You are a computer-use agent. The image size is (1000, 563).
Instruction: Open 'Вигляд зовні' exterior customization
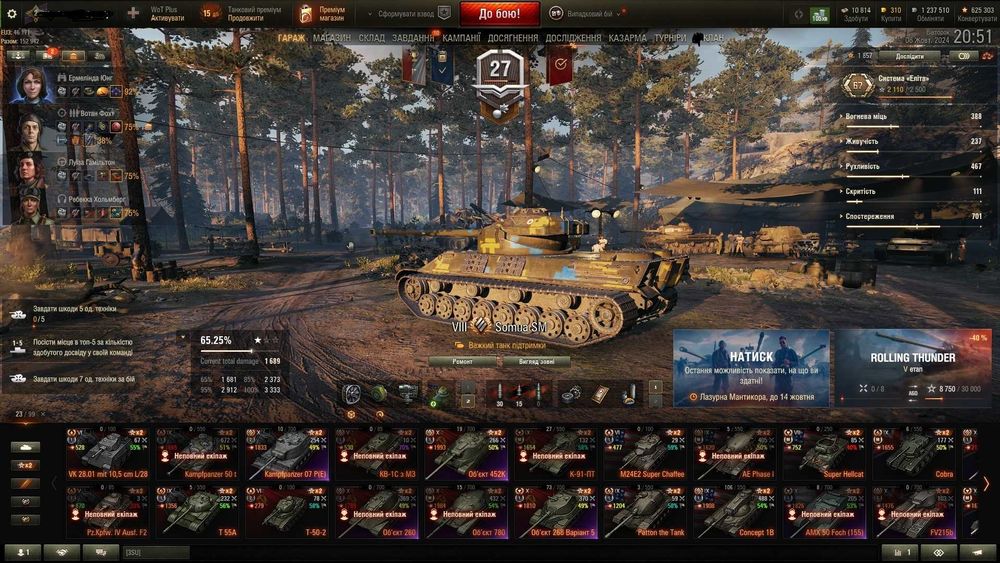coord(533,362)
